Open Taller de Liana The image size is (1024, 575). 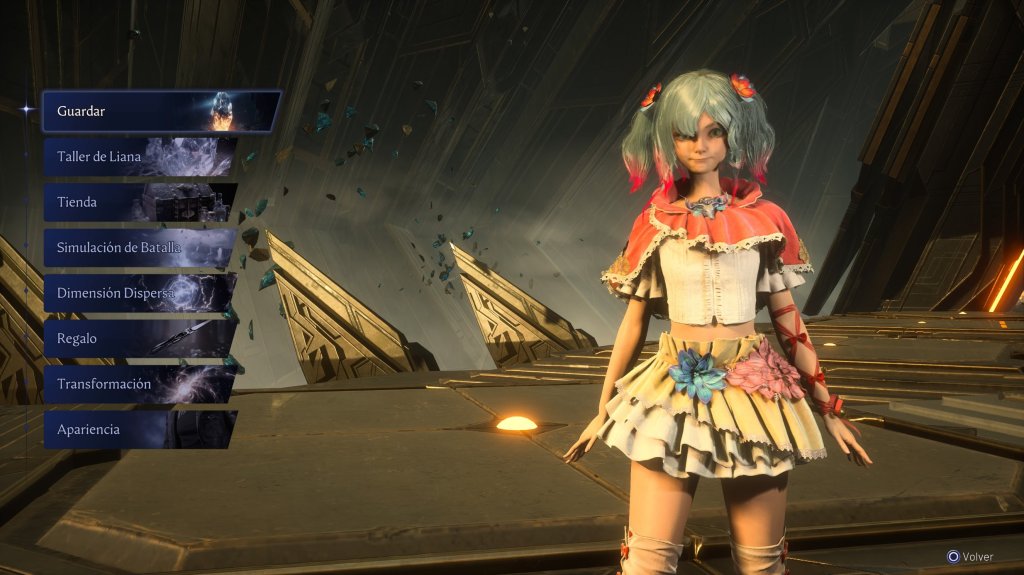140,157
